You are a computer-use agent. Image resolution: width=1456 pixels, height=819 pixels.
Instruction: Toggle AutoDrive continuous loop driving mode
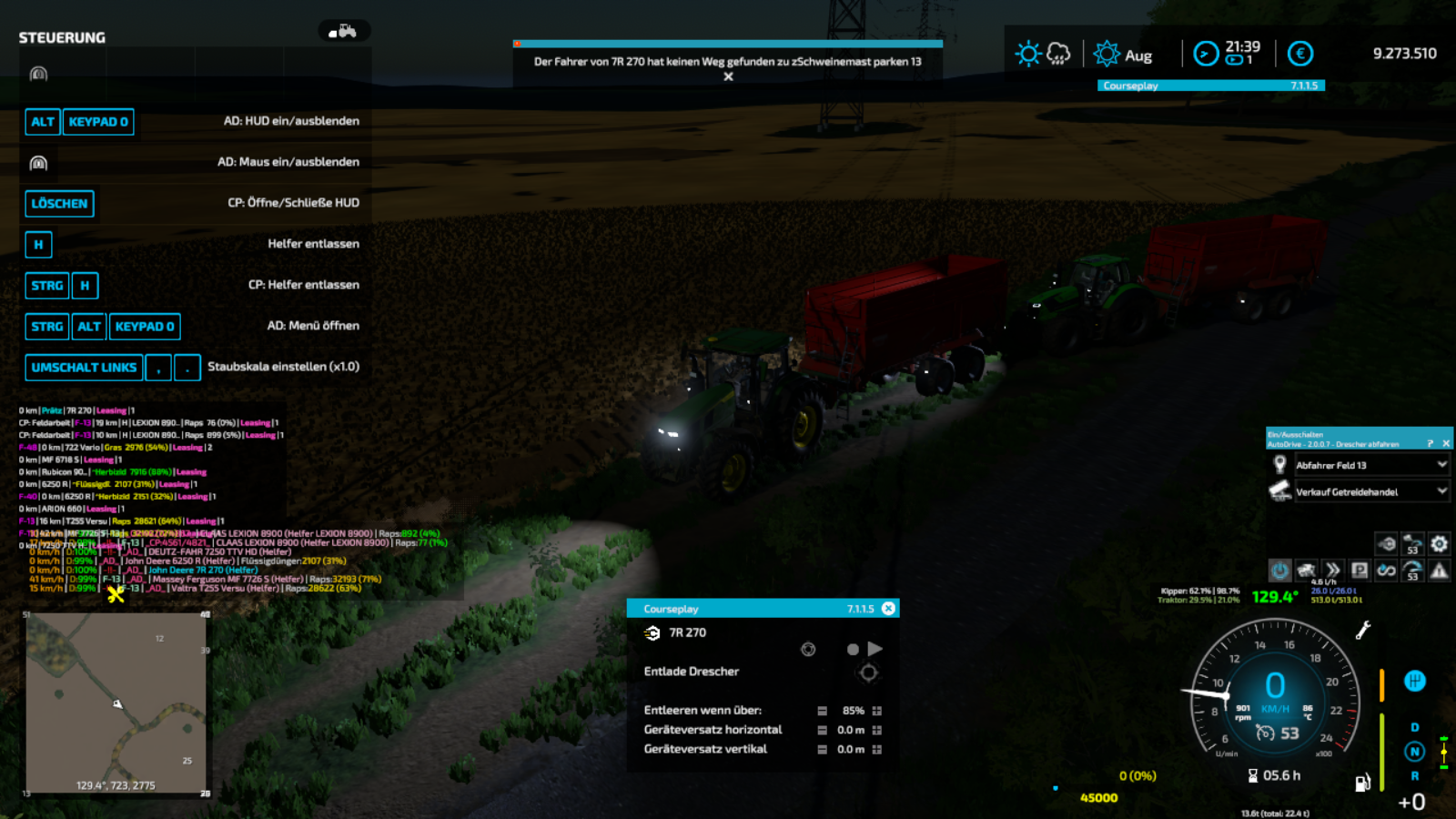pos(1387,571)
